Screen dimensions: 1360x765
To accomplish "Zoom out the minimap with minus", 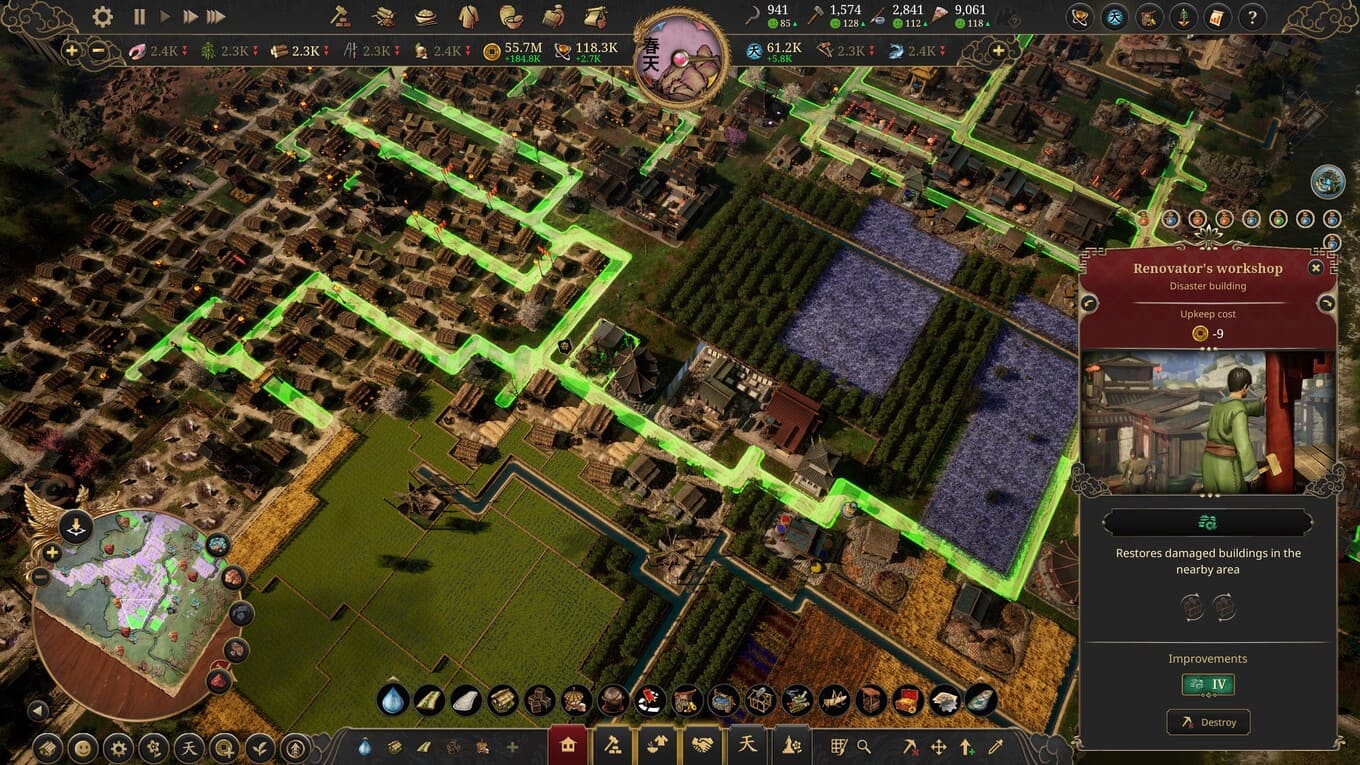I will point(41,576).
